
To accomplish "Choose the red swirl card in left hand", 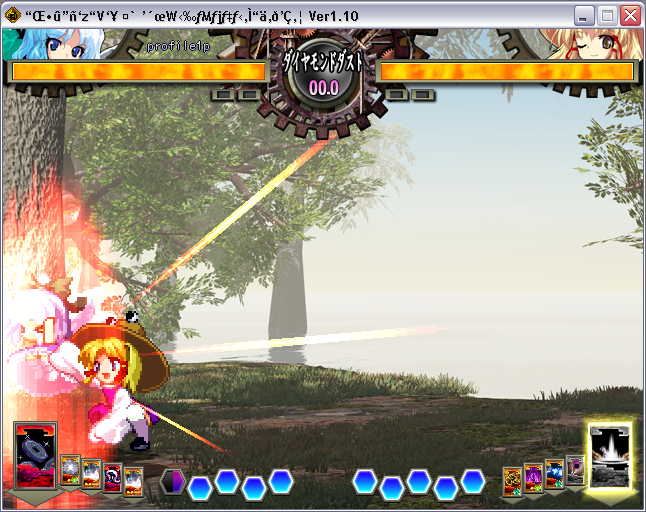I will [x=112, y=478].
